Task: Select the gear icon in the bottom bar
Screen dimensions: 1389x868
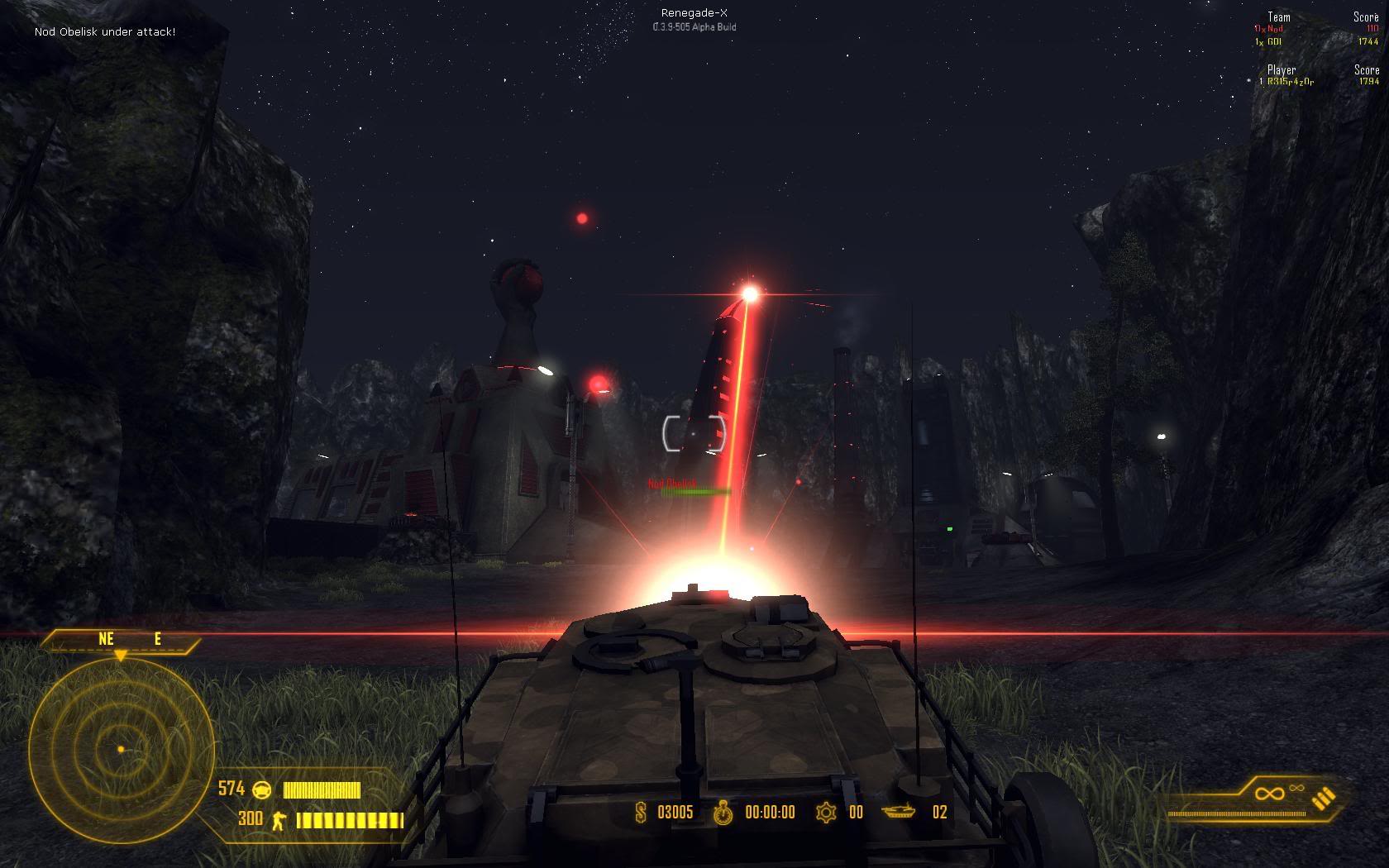Action: click(x=825, y=813)
